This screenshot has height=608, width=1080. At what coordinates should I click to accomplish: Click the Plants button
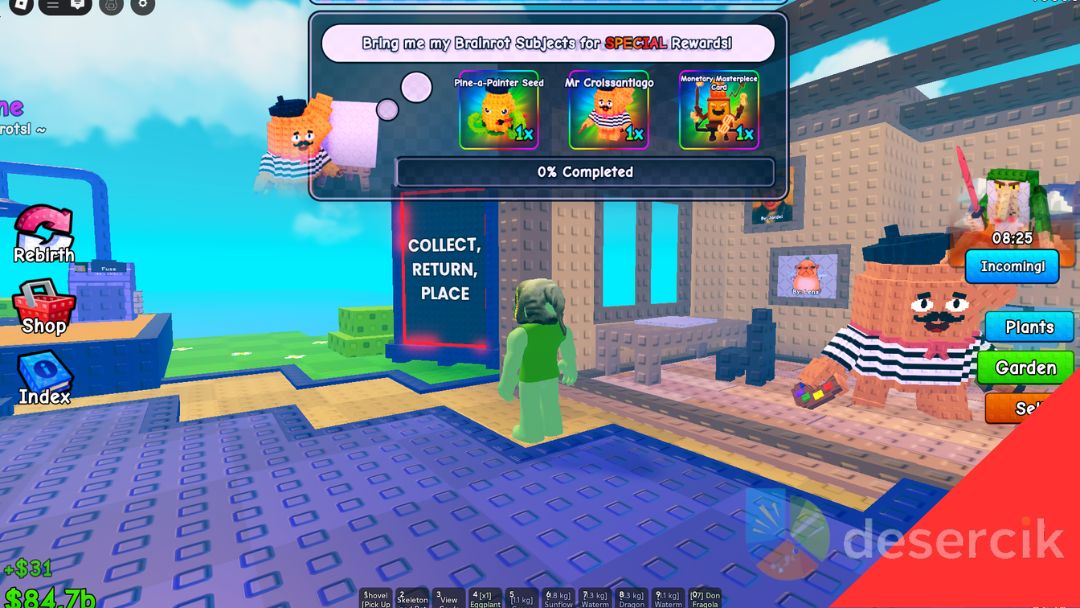click(x=1029, y=327)
